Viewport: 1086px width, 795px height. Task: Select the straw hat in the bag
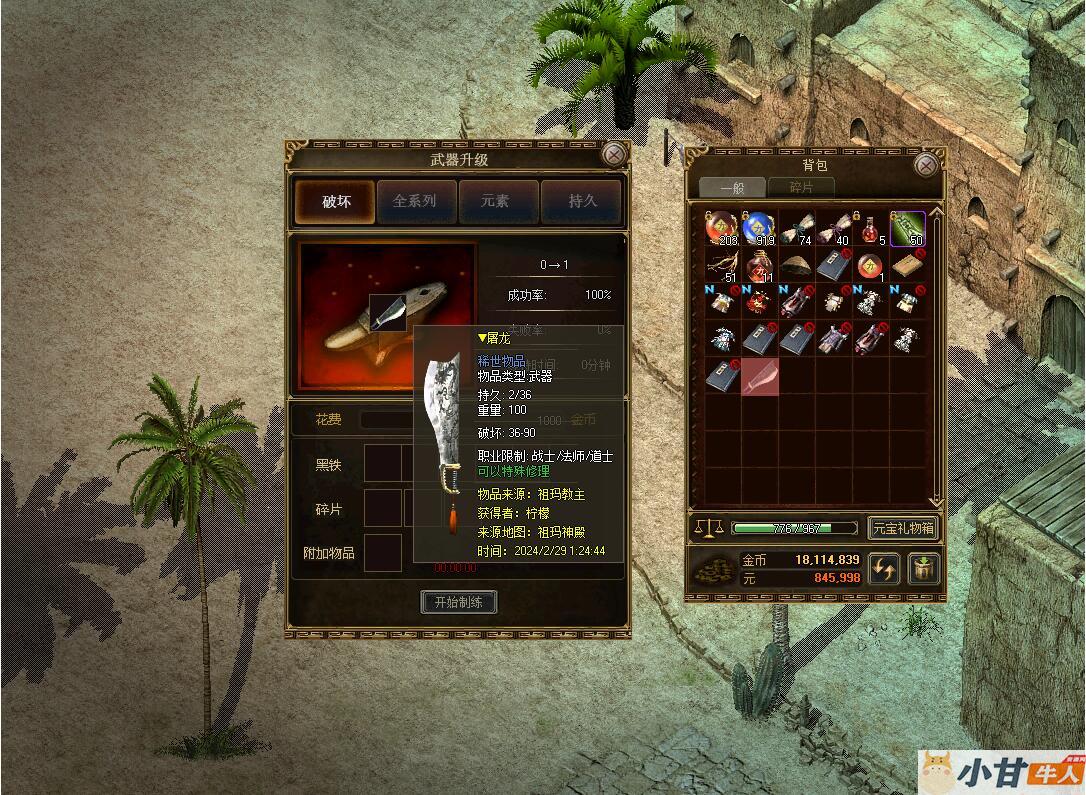tap(796, 266)
